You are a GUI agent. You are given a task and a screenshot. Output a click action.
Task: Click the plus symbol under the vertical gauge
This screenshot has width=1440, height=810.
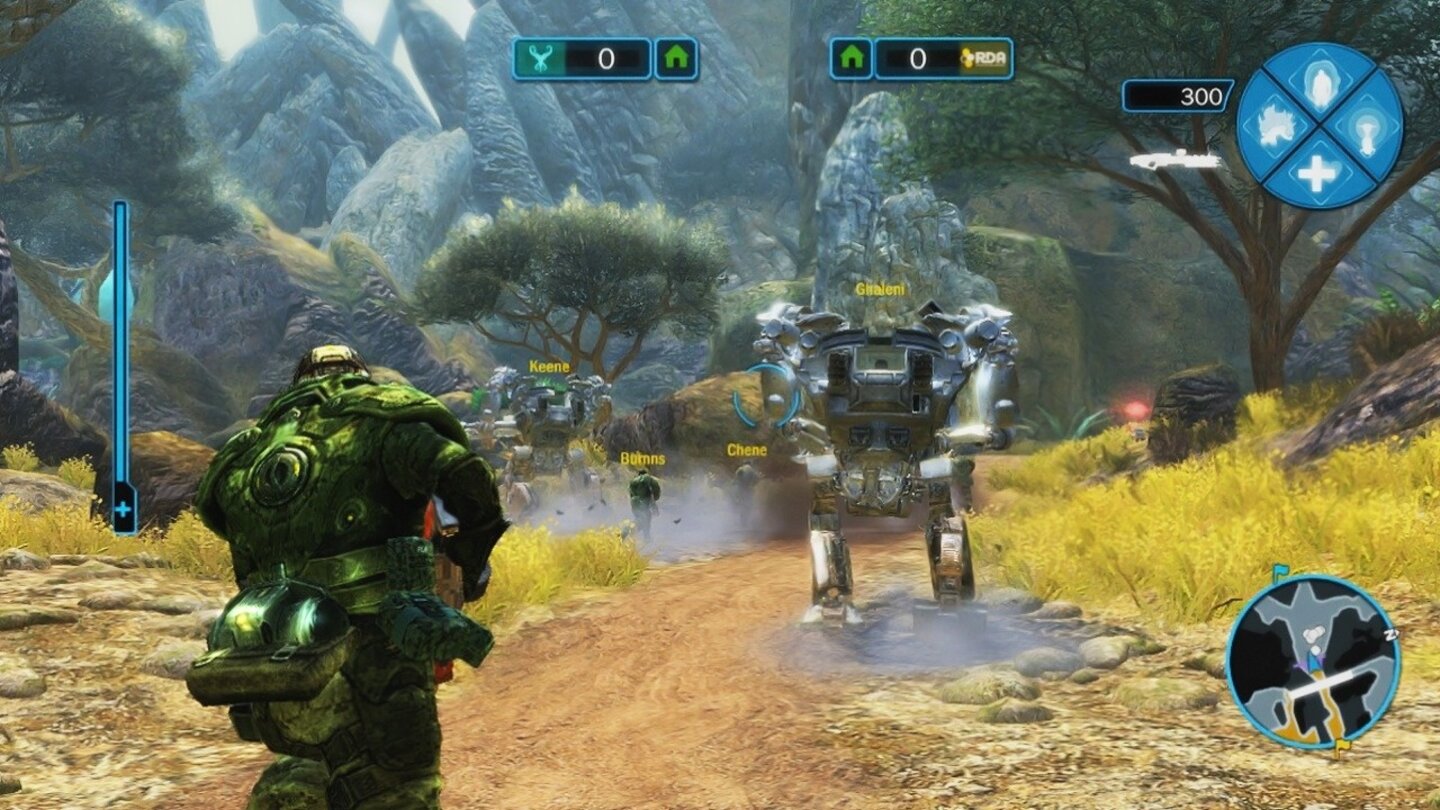[x=124, y=511]
